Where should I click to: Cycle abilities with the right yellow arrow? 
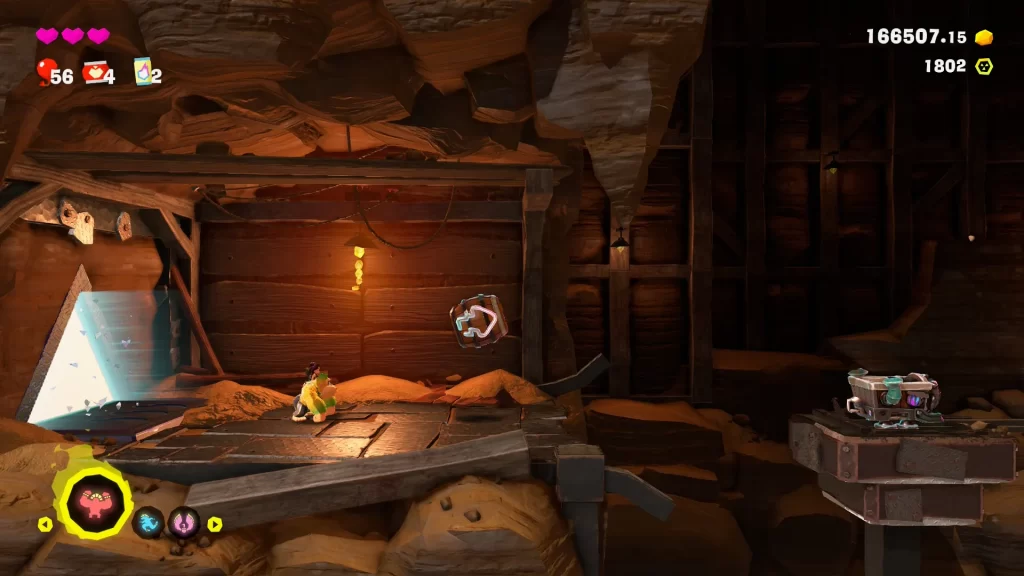click(214, 523)
